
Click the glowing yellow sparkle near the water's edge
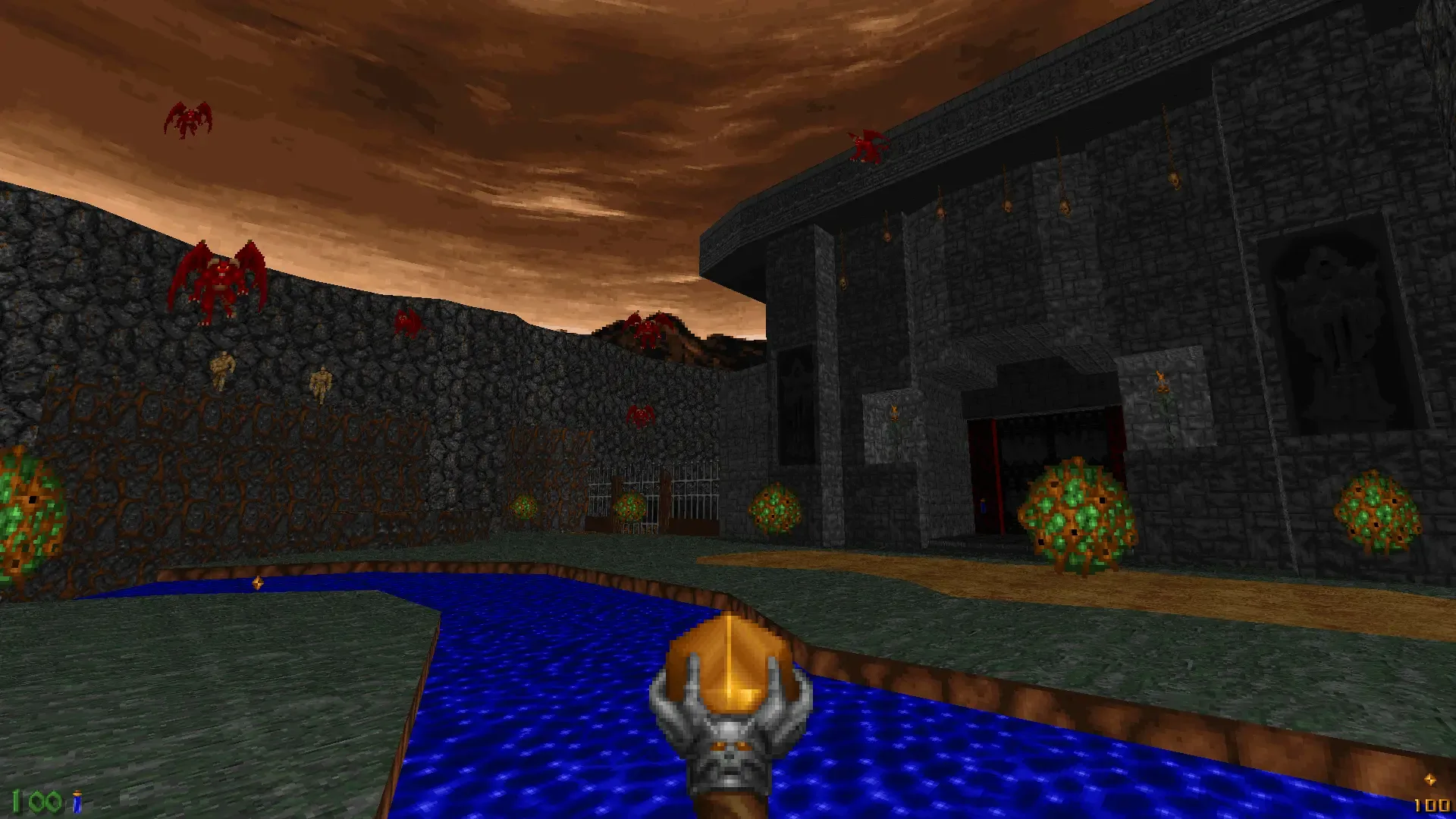tap(258, 582)
